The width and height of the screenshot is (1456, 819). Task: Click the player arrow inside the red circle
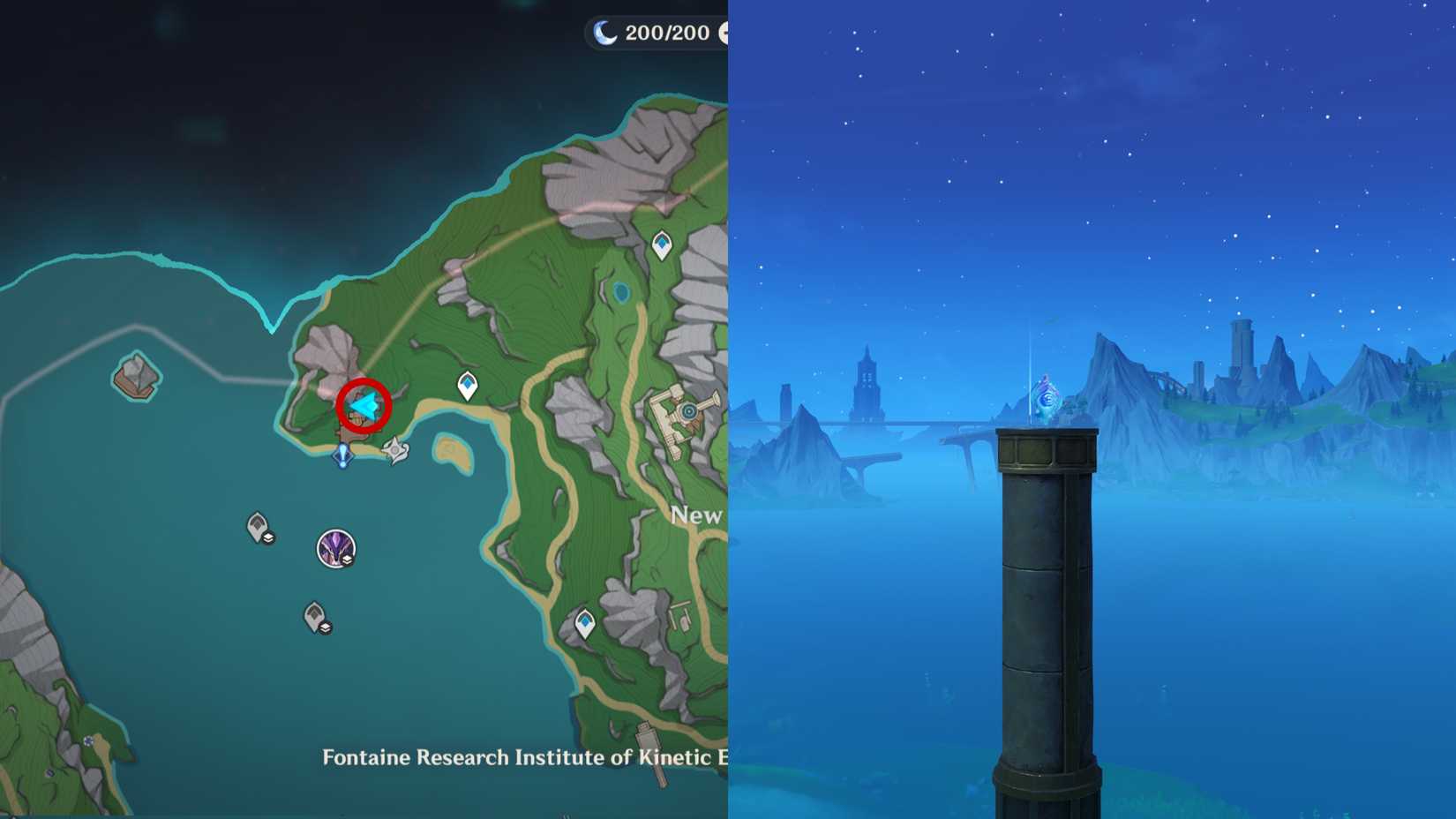point(365,404)
